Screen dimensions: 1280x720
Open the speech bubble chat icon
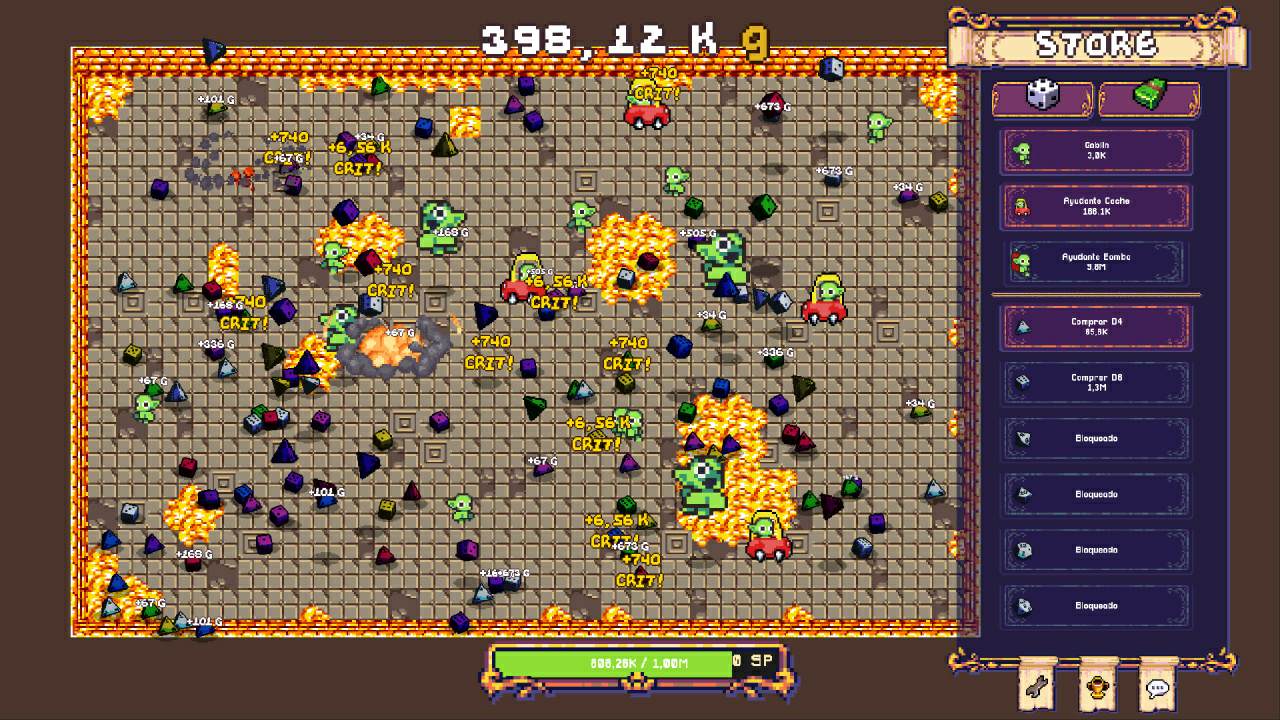[x=1157, y=687]
